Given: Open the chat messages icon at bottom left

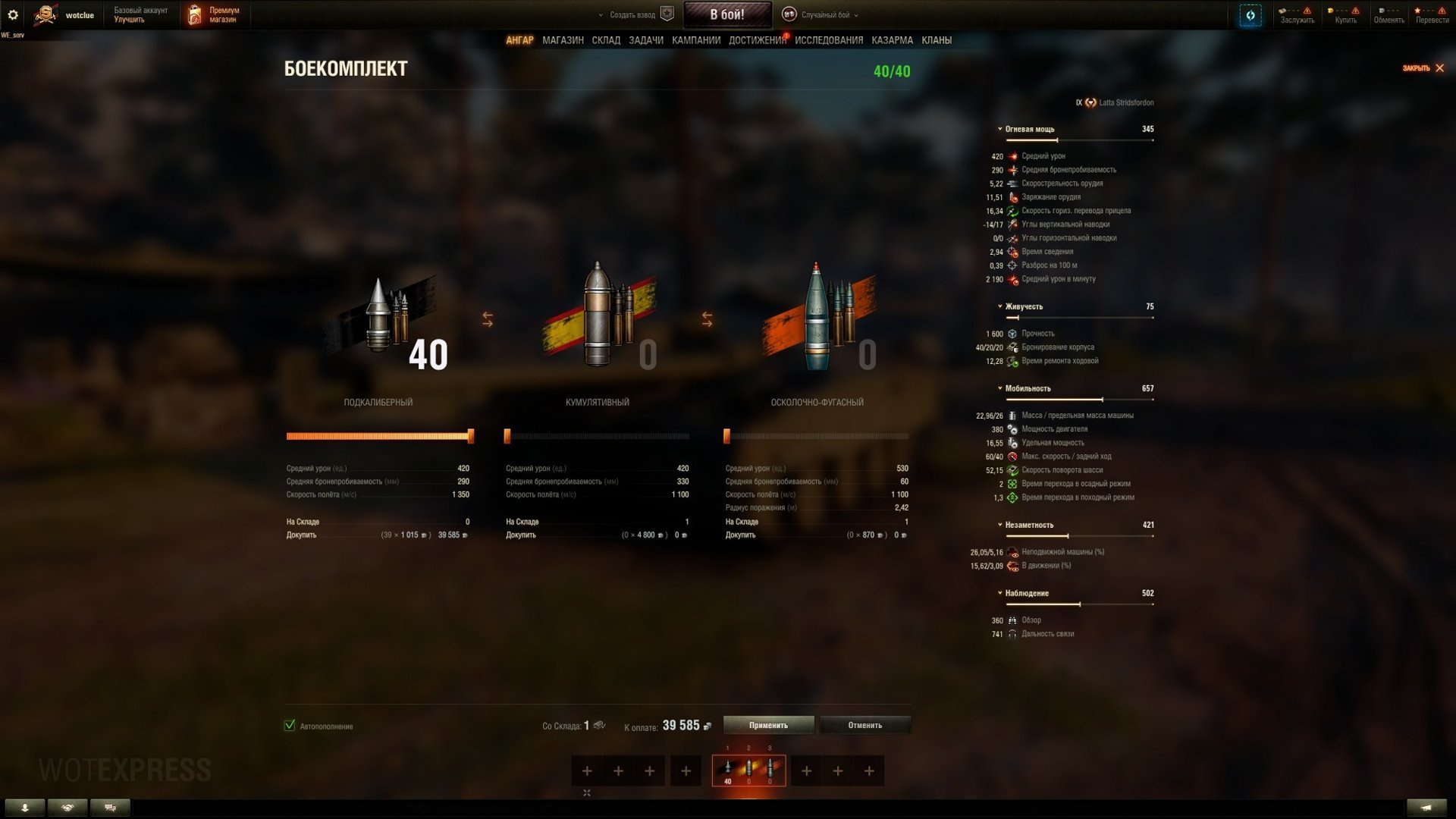Looking at the screenshot, I should 108,808.
